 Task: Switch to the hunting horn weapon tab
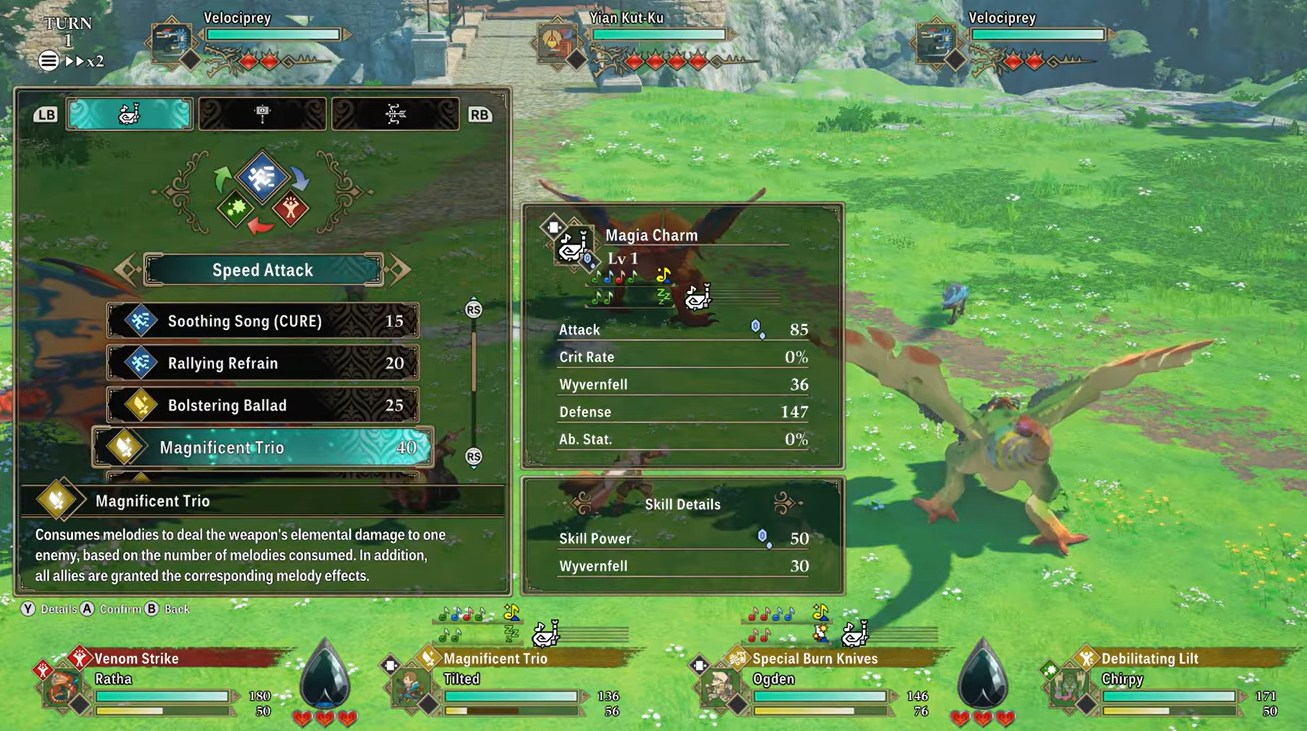point(130,114)
